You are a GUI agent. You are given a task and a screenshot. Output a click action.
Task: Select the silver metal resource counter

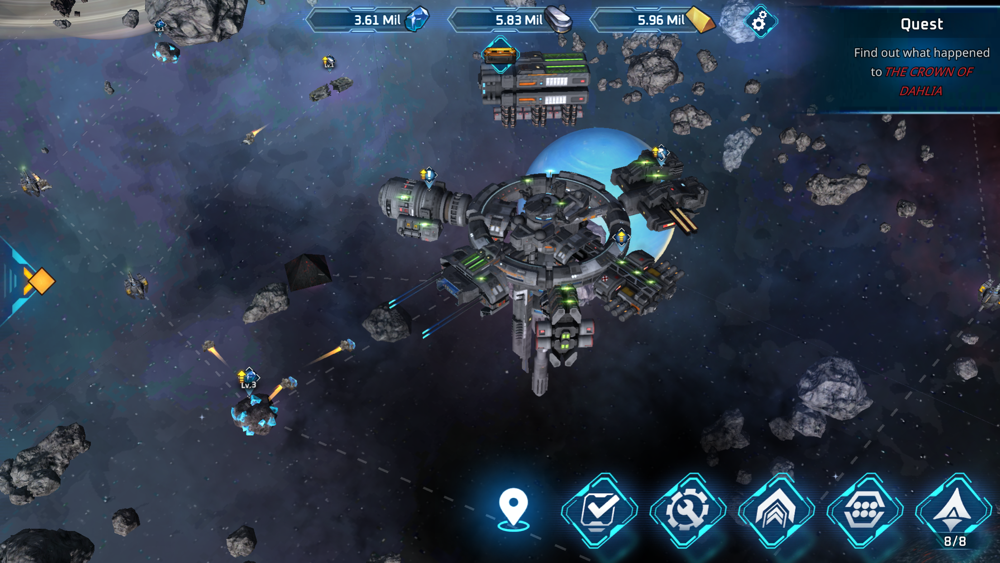(510, 19)
